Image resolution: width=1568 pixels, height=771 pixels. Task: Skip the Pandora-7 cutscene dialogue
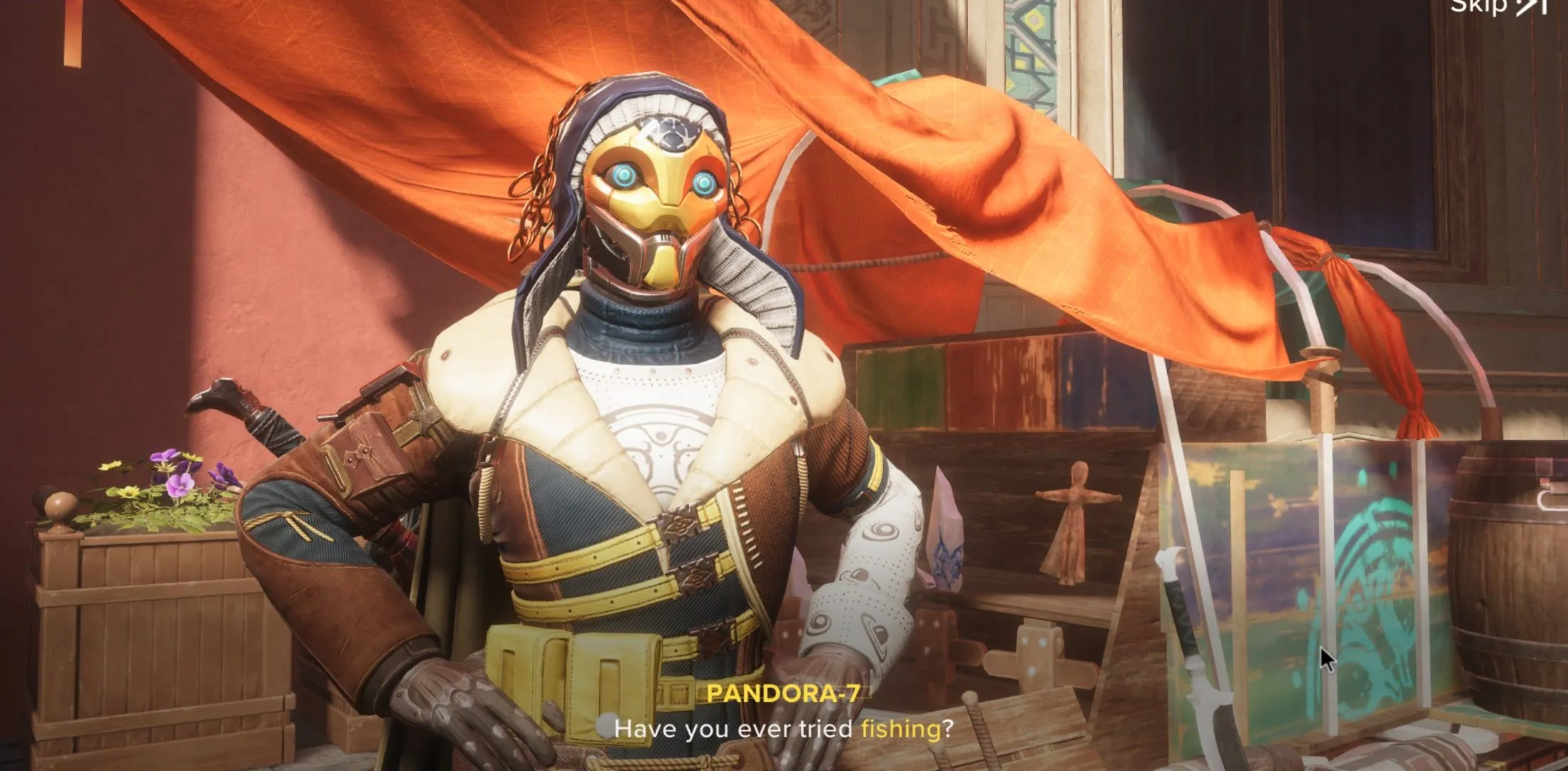(x=1497, y=7)
